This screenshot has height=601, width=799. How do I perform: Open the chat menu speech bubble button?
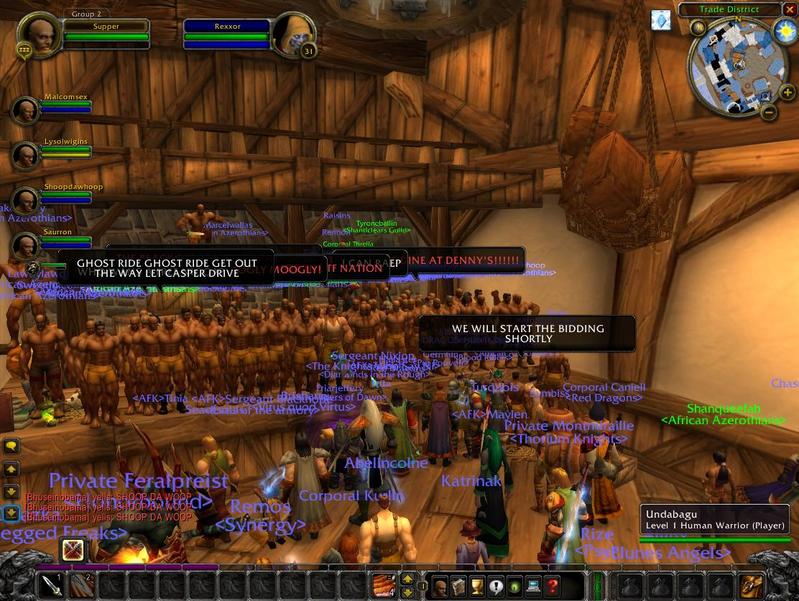coord(11,445)
